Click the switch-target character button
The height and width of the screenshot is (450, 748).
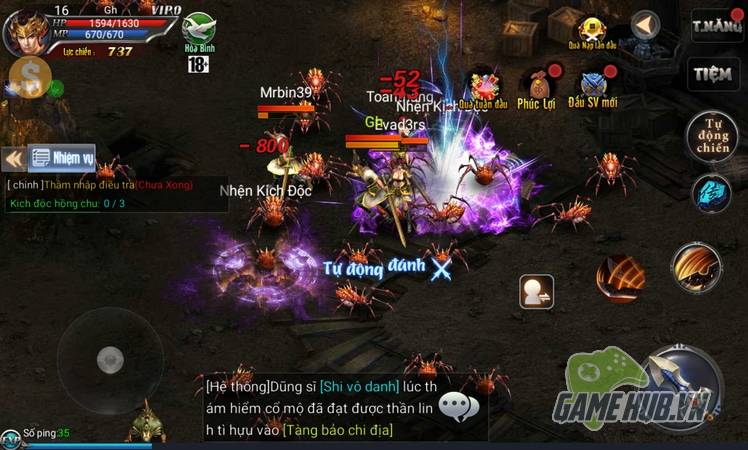[x=536, y=291]
